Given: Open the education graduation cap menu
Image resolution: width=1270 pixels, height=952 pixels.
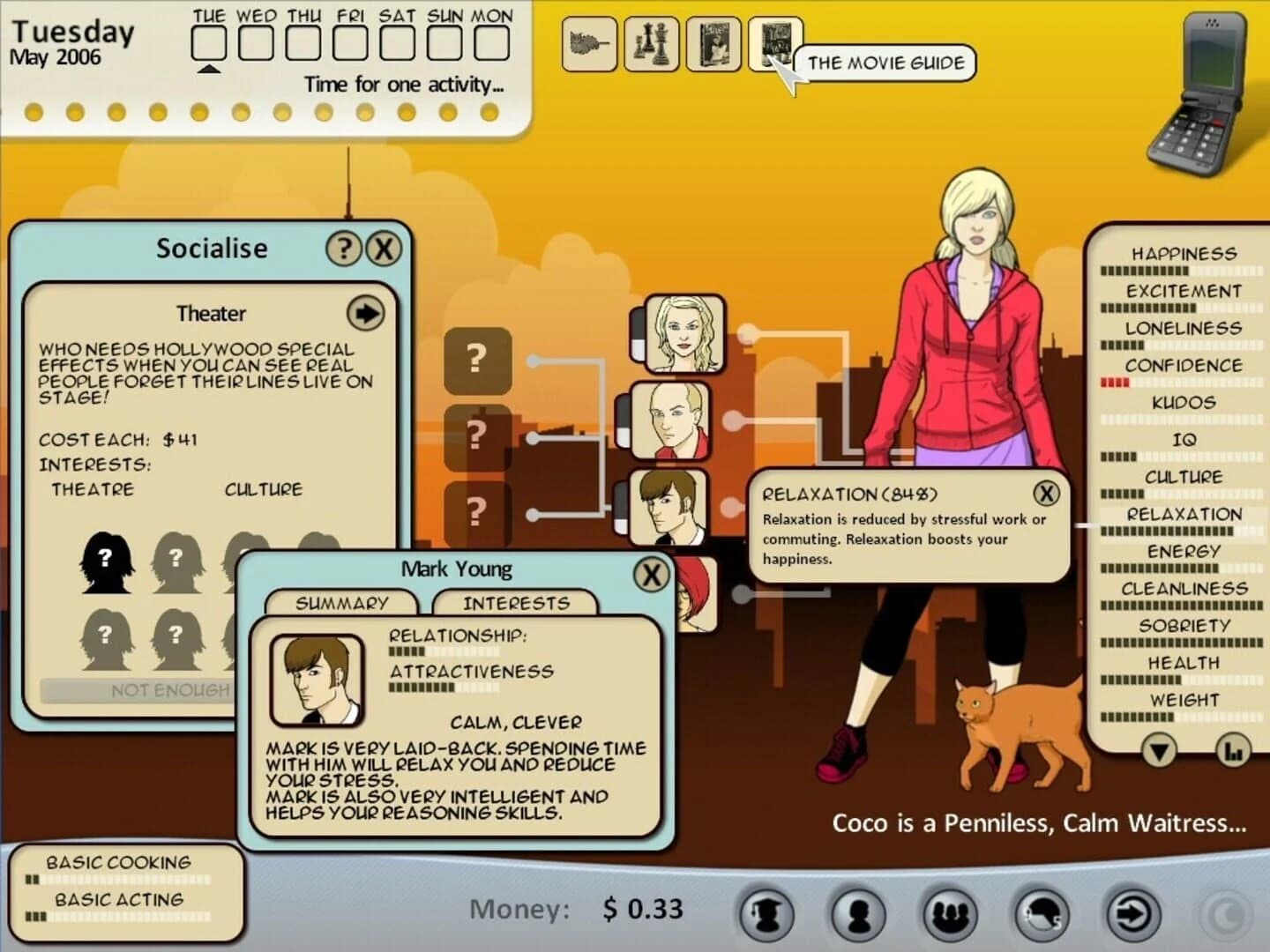Looking at the screenshot, I should point(766,914).
